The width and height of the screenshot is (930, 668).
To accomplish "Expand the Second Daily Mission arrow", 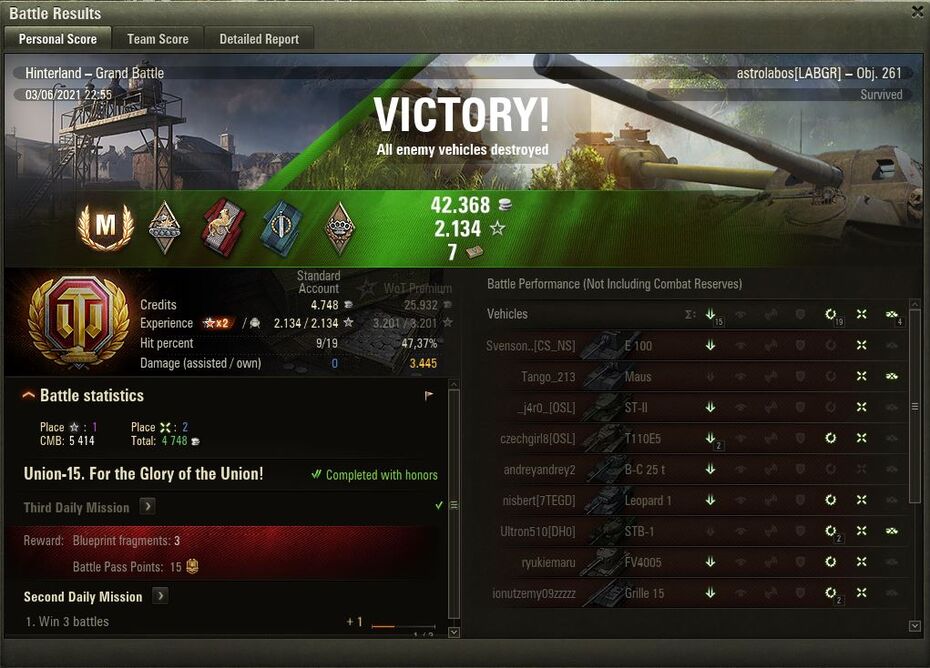I will (x=159, y=596).
